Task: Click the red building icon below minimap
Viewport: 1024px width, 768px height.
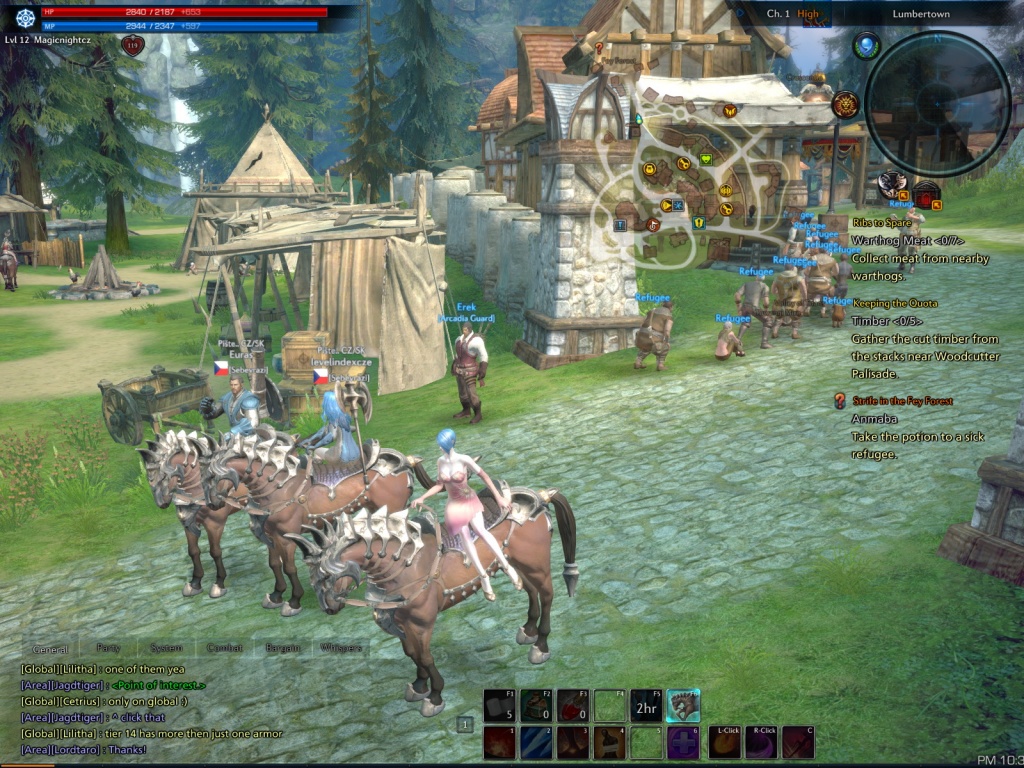Action: tap(926, 195)
